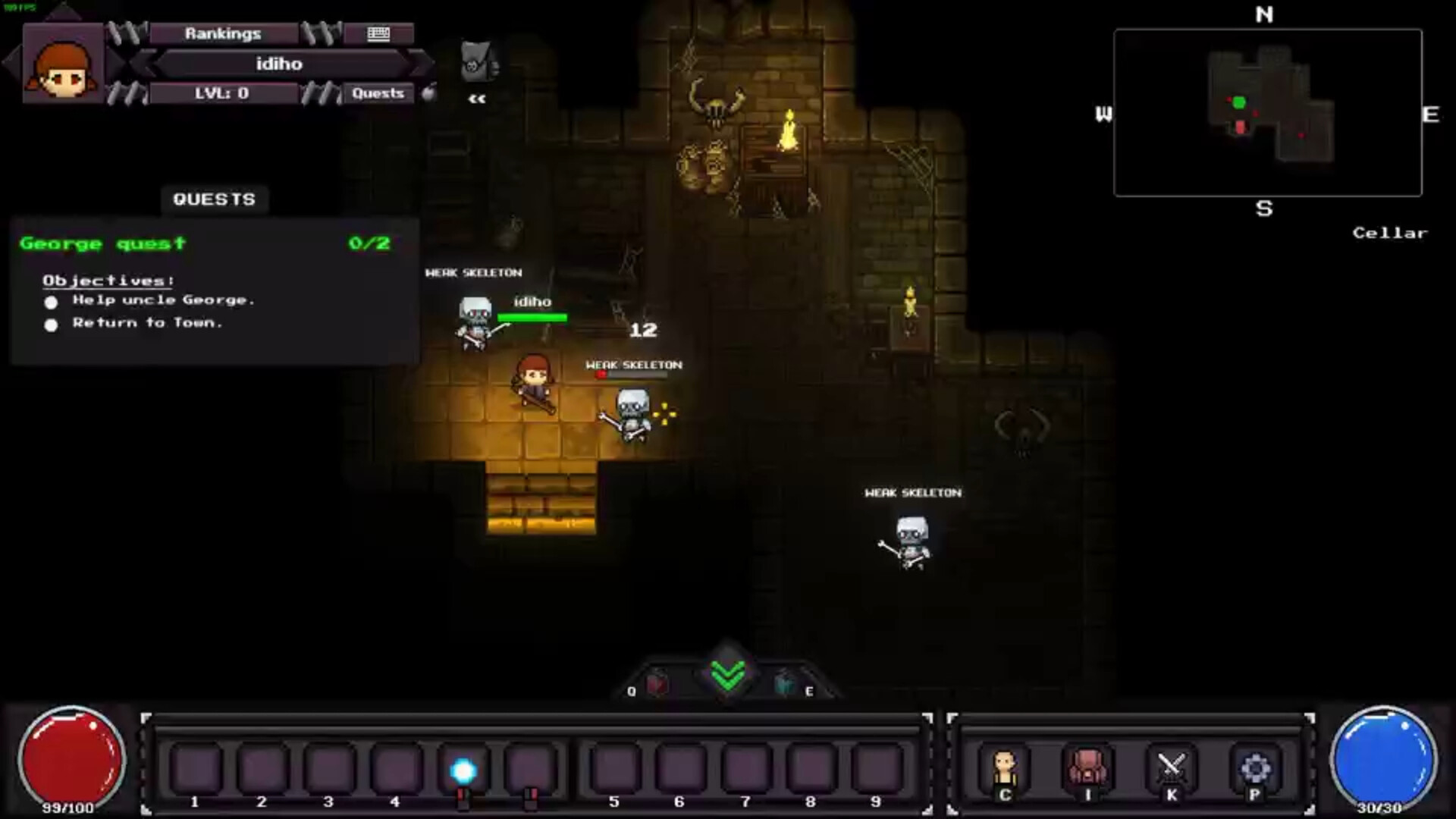This screenshot has width=1456, height=819.
Task: Open the character sheet with the C icon
Action: click(1005, 768)
